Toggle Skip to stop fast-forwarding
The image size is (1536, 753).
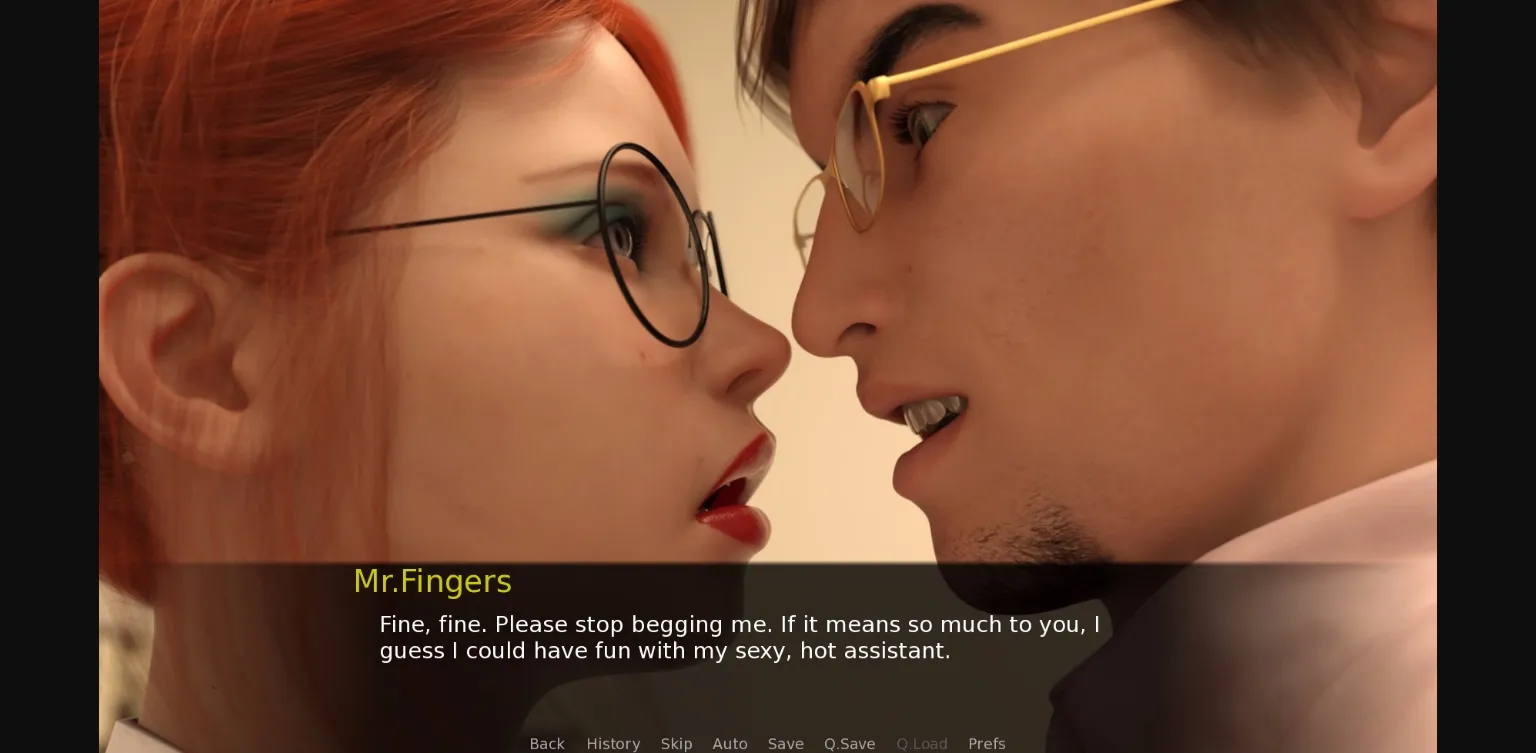(x=676, y=744)
